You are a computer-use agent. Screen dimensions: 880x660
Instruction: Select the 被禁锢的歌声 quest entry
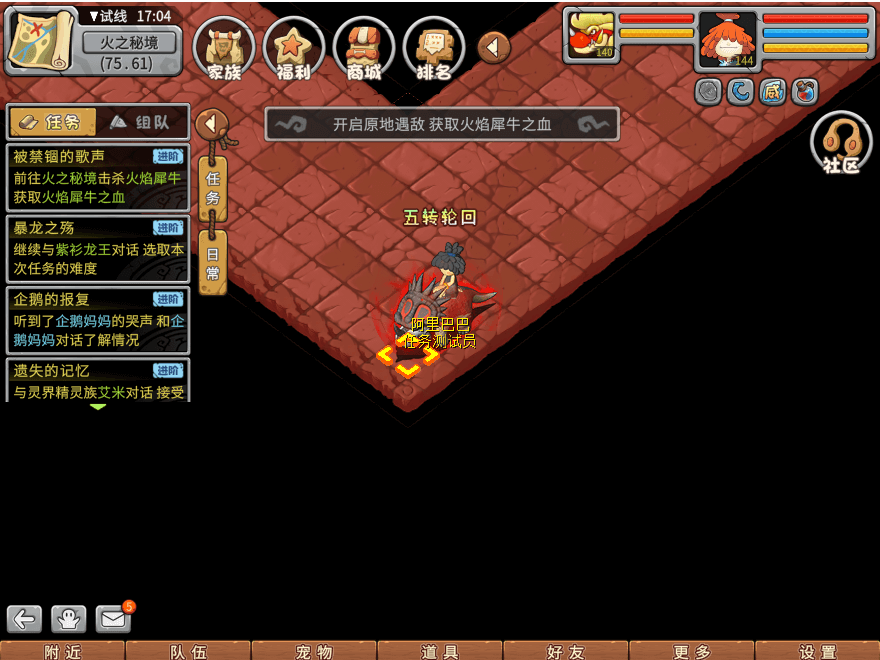pyautogui.click(x=97, y=177)
